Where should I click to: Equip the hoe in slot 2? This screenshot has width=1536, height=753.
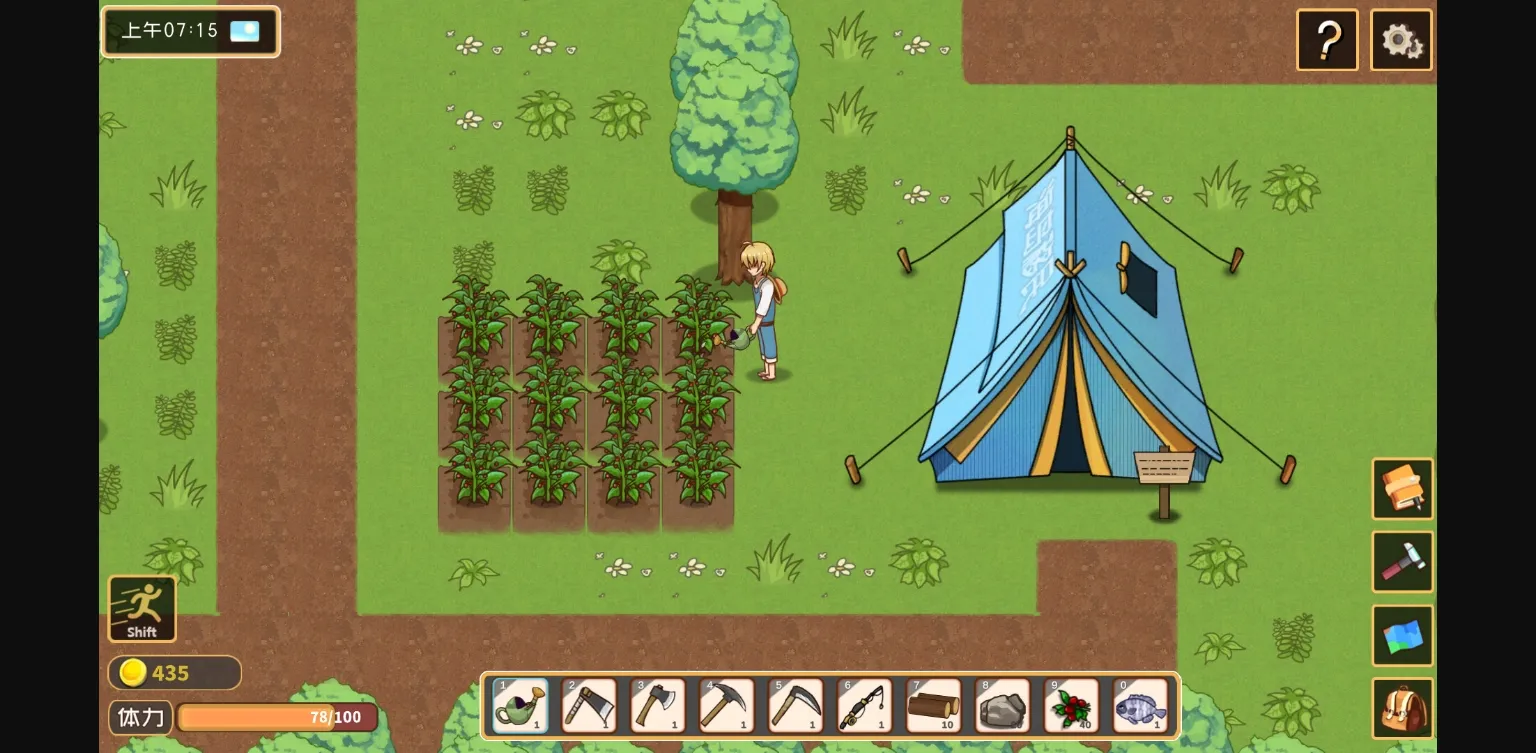[590, 706]
